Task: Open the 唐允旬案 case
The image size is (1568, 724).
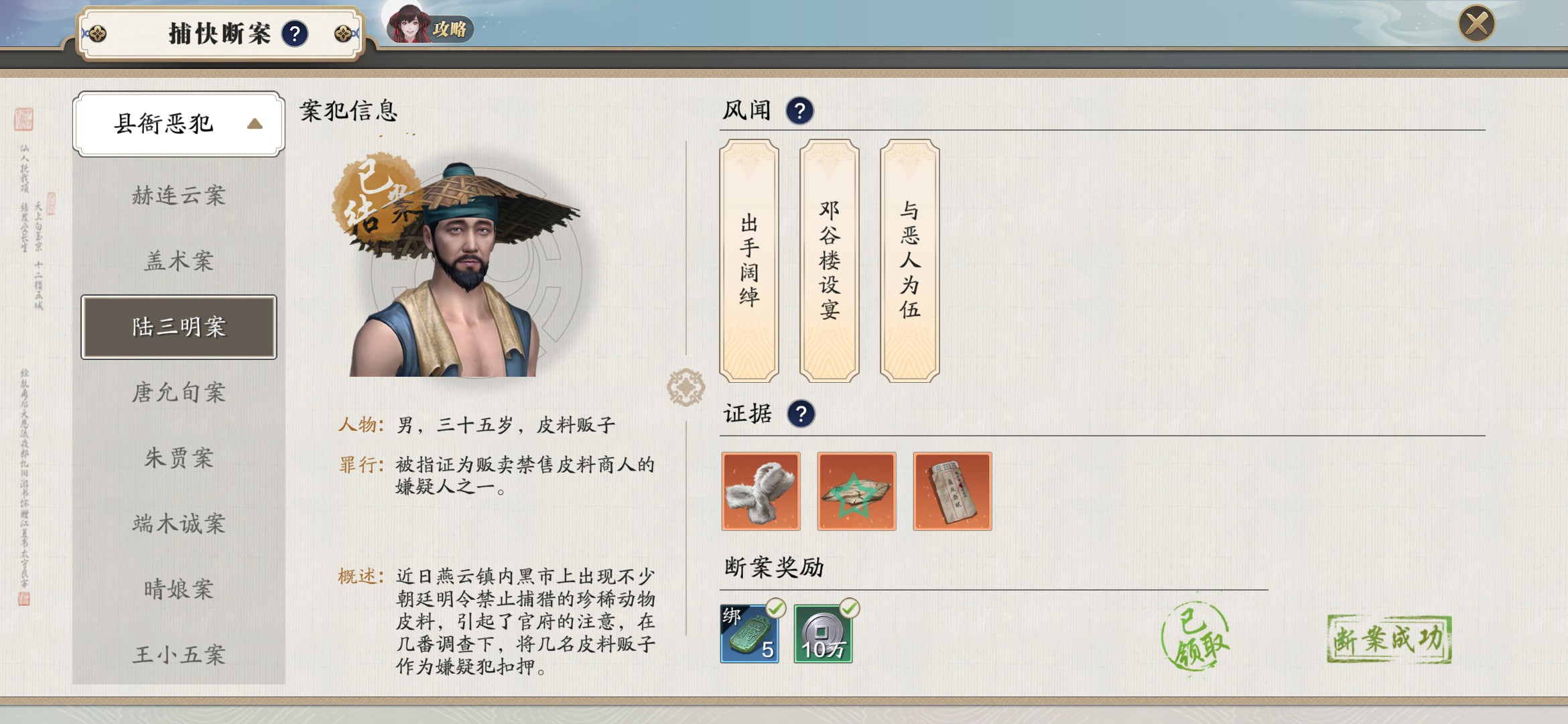Action: pos(178,392)
